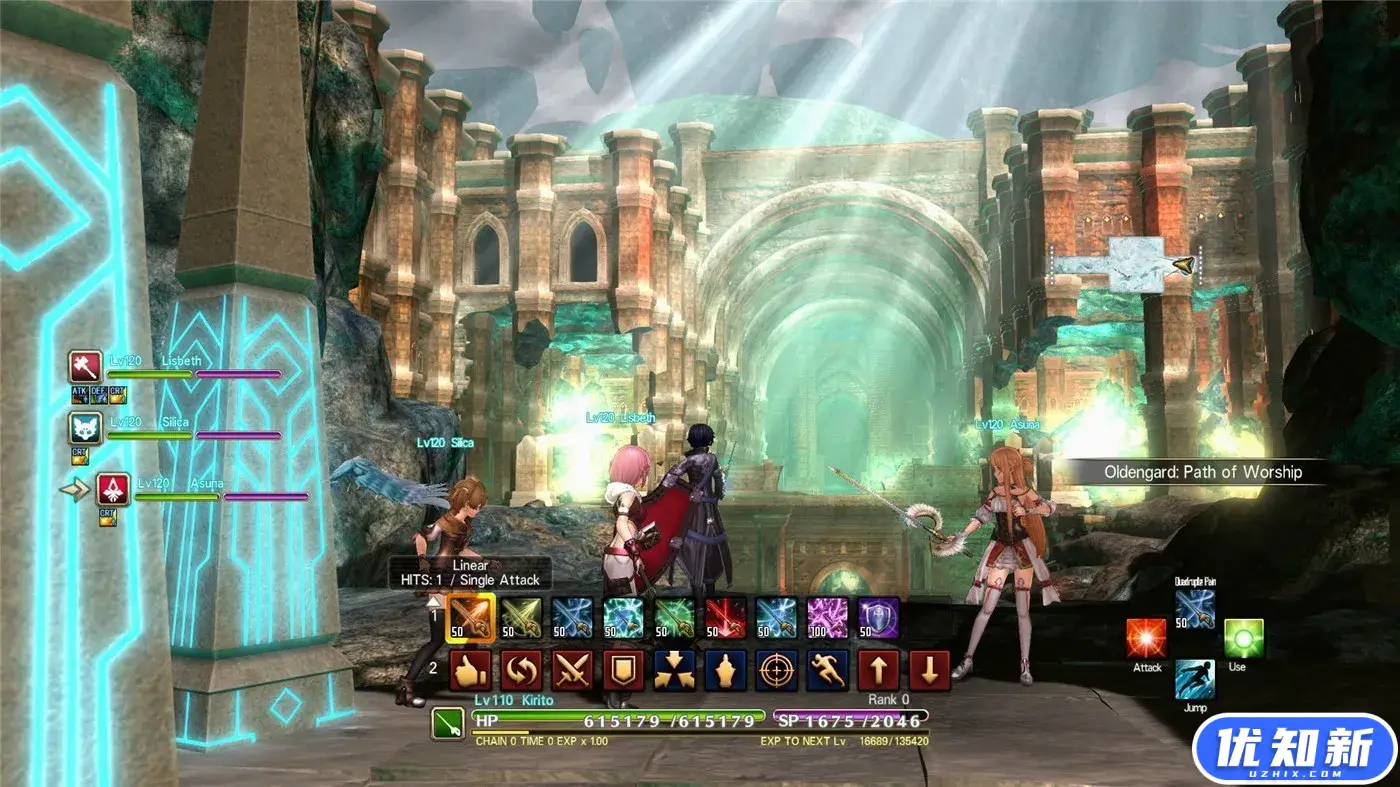Activate the red shield defend command

tap(623, 670)
